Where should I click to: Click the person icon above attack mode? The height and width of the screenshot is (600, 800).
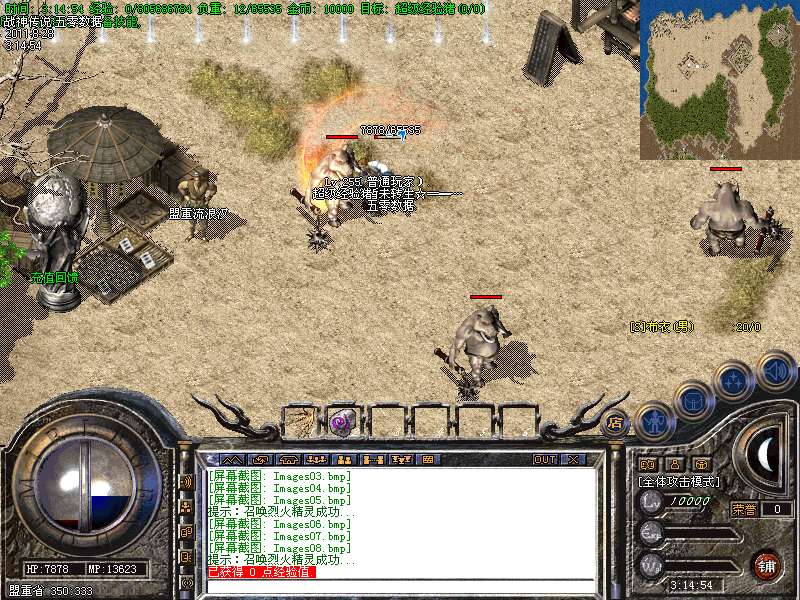pos(674,464)
